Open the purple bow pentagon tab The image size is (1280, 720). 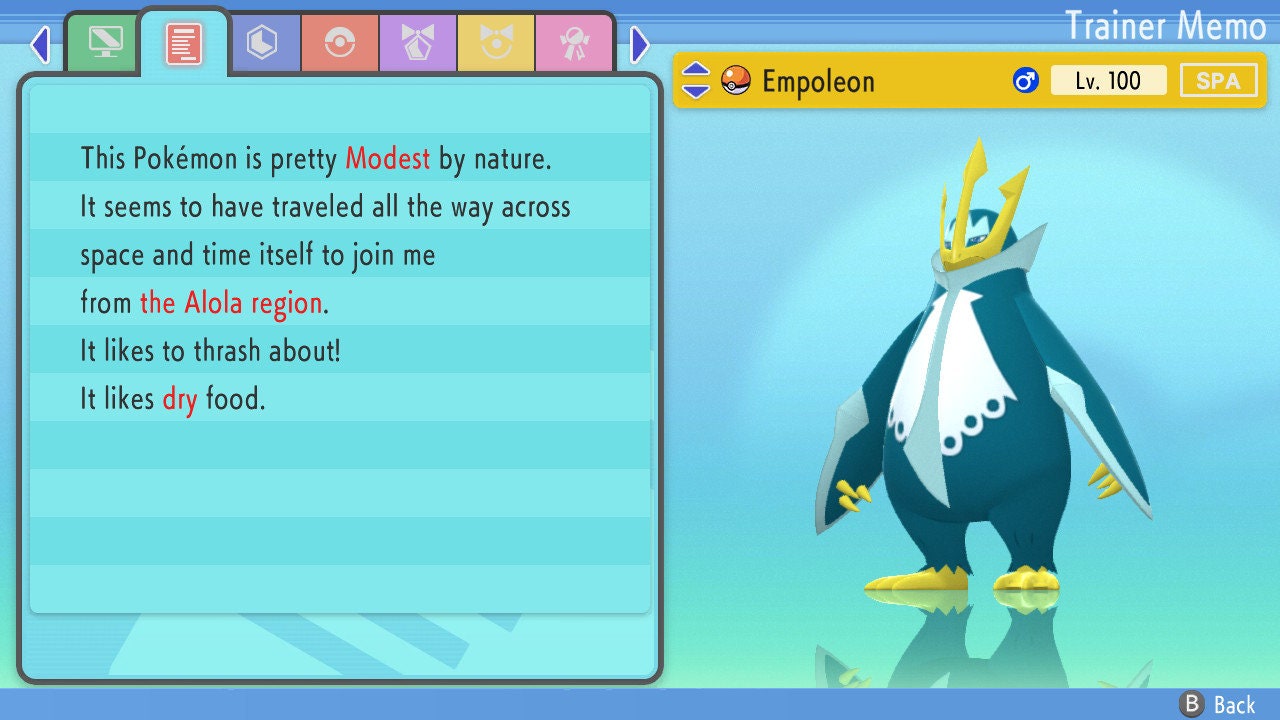click(418, 43)
